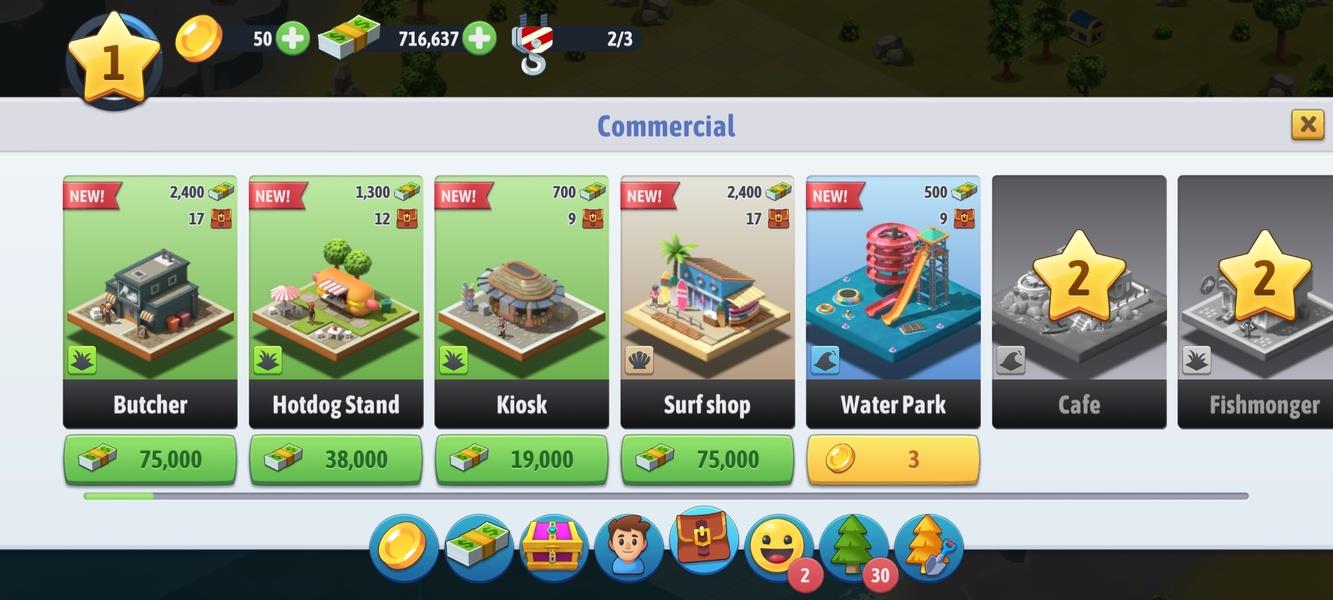Viewport: 1333px width, 600px height.
Task: Close the Commercial shop panel
Action: coord(1307,124)
